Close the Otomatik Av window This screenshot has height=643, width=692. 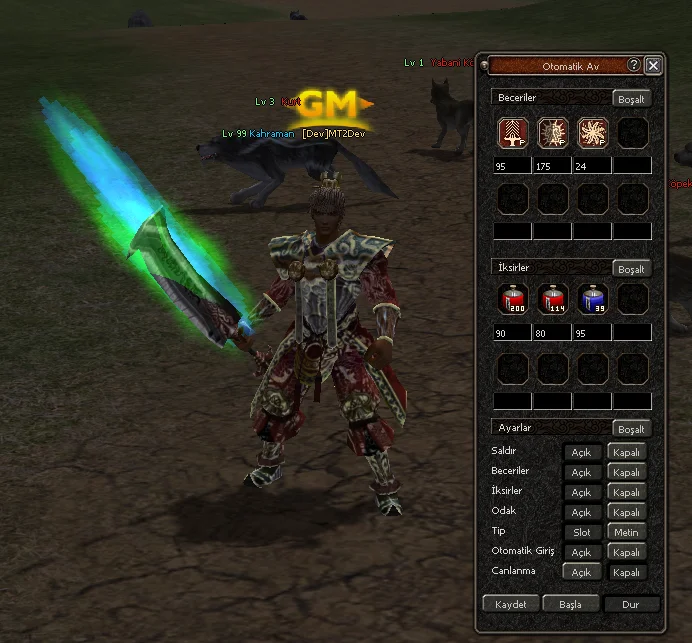[x=653, y=65]
